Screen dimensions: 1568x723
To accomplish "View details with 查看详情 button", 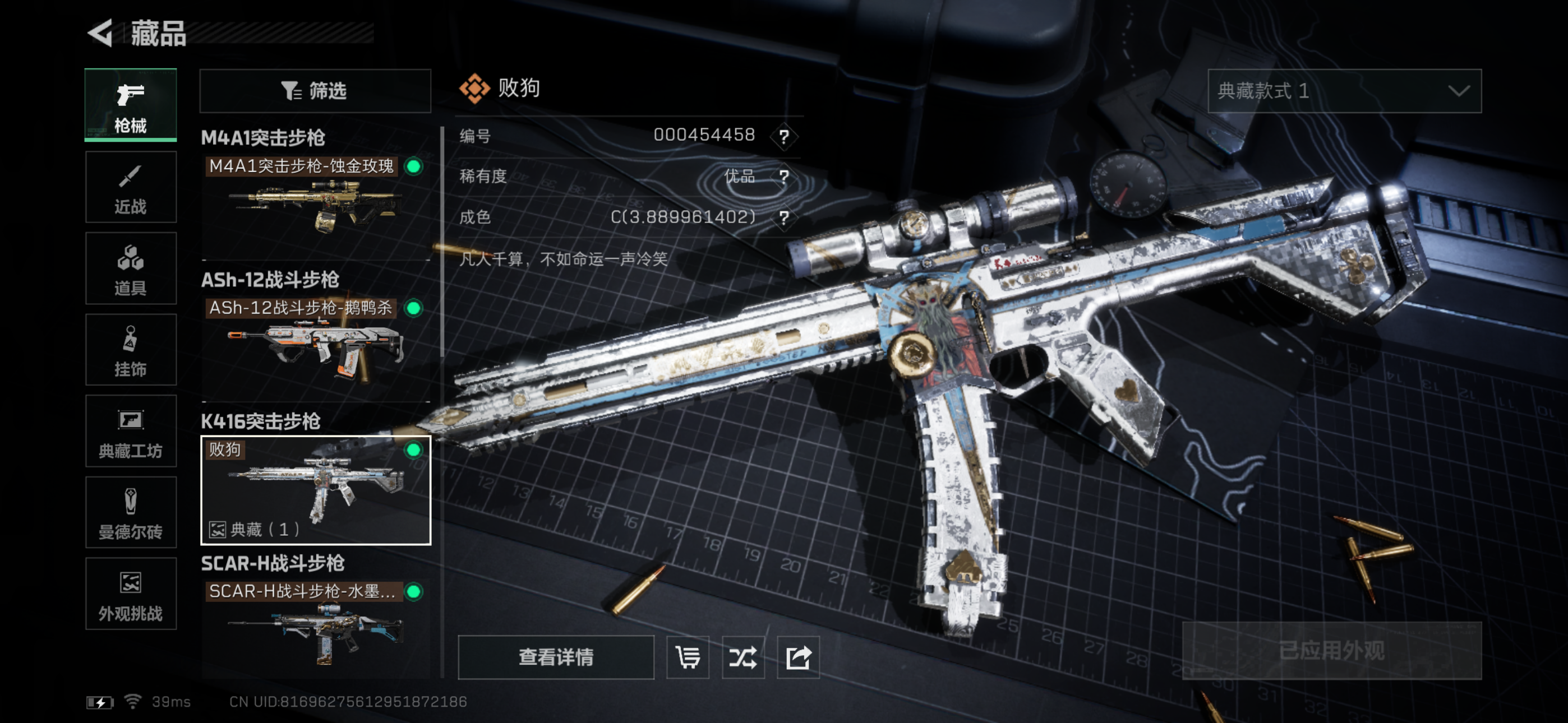I will [556, 657].
